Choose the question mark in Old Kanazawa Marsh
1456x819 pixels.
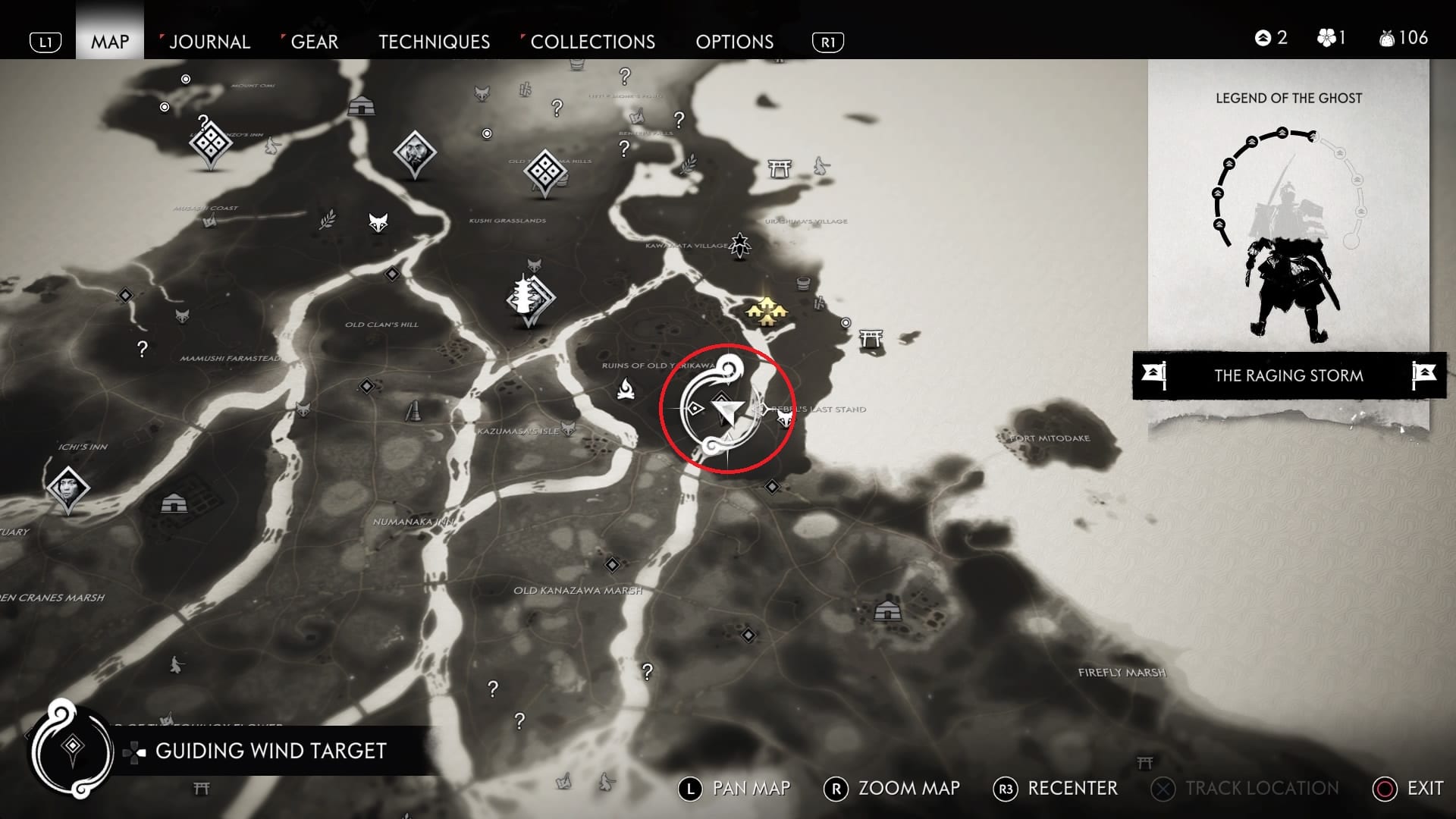point(646,672)
